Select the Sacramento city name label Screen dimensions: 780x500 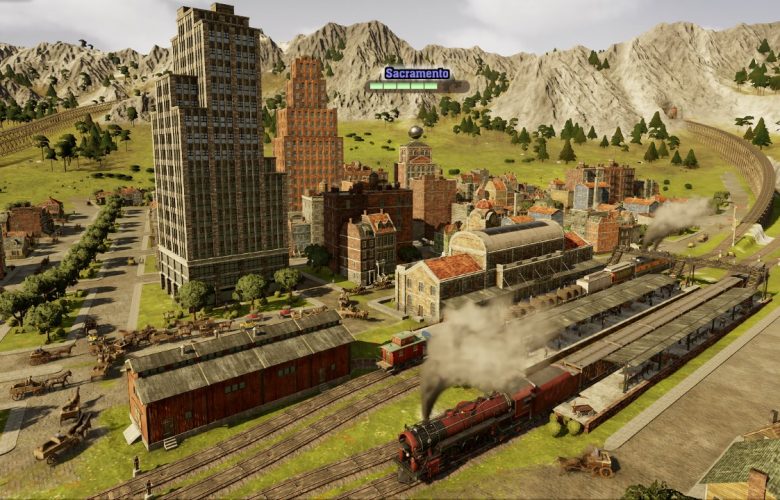coord(416,73)
